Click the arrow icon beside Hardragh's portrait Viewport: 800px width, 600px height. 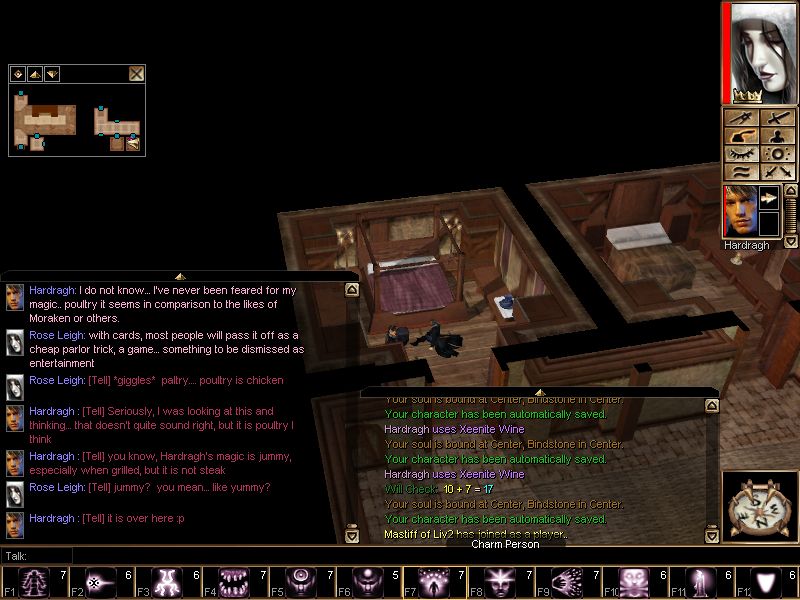tap(770, 199)
